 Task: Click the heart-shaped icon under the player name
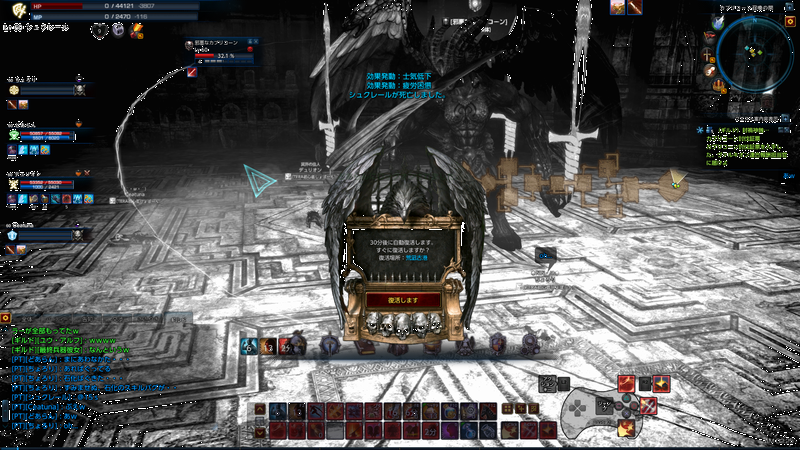(x=98, y=31)
